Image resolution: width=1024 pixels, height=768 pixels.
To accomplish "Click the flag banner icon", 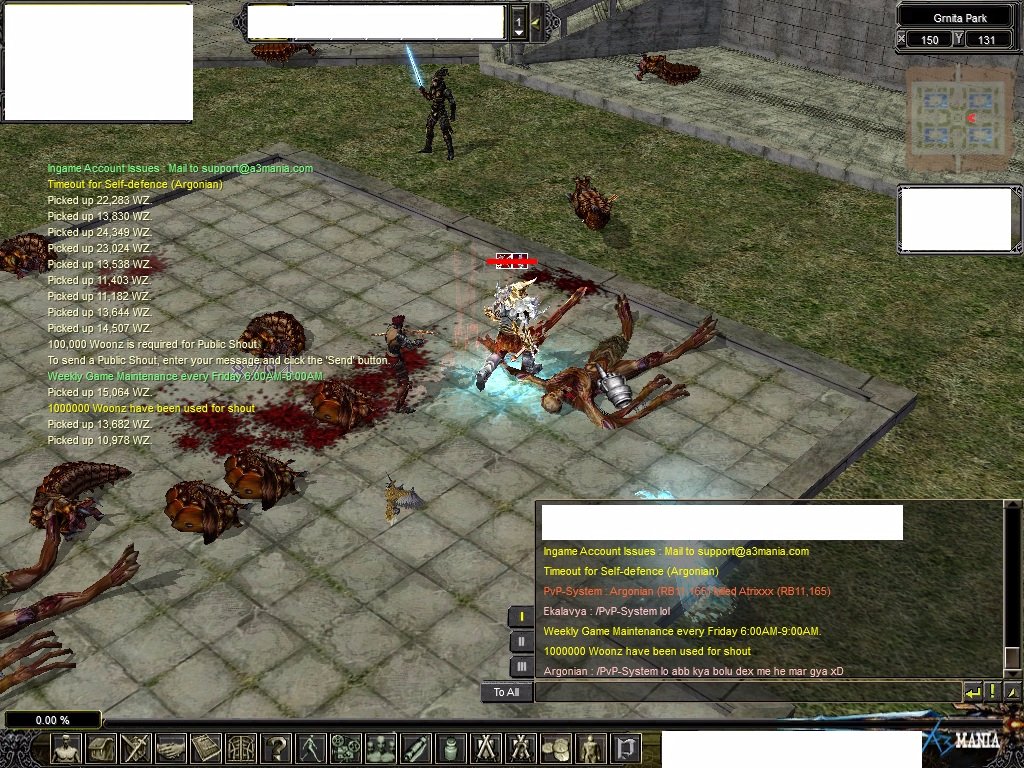I will click(x=626, y=748).
